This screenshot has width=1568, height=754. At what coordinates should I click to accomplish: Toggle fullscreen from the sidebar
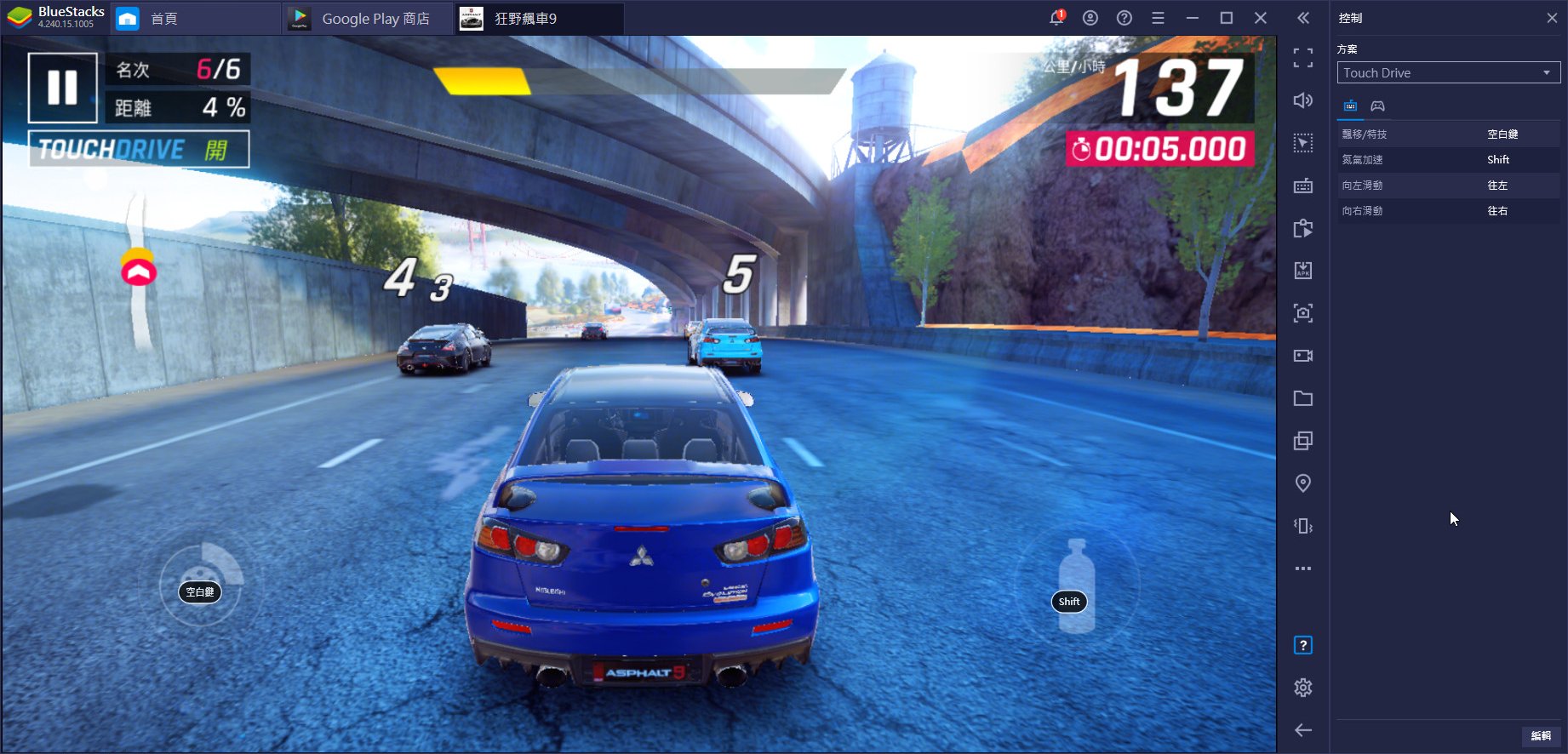(x=1302, y=58)
